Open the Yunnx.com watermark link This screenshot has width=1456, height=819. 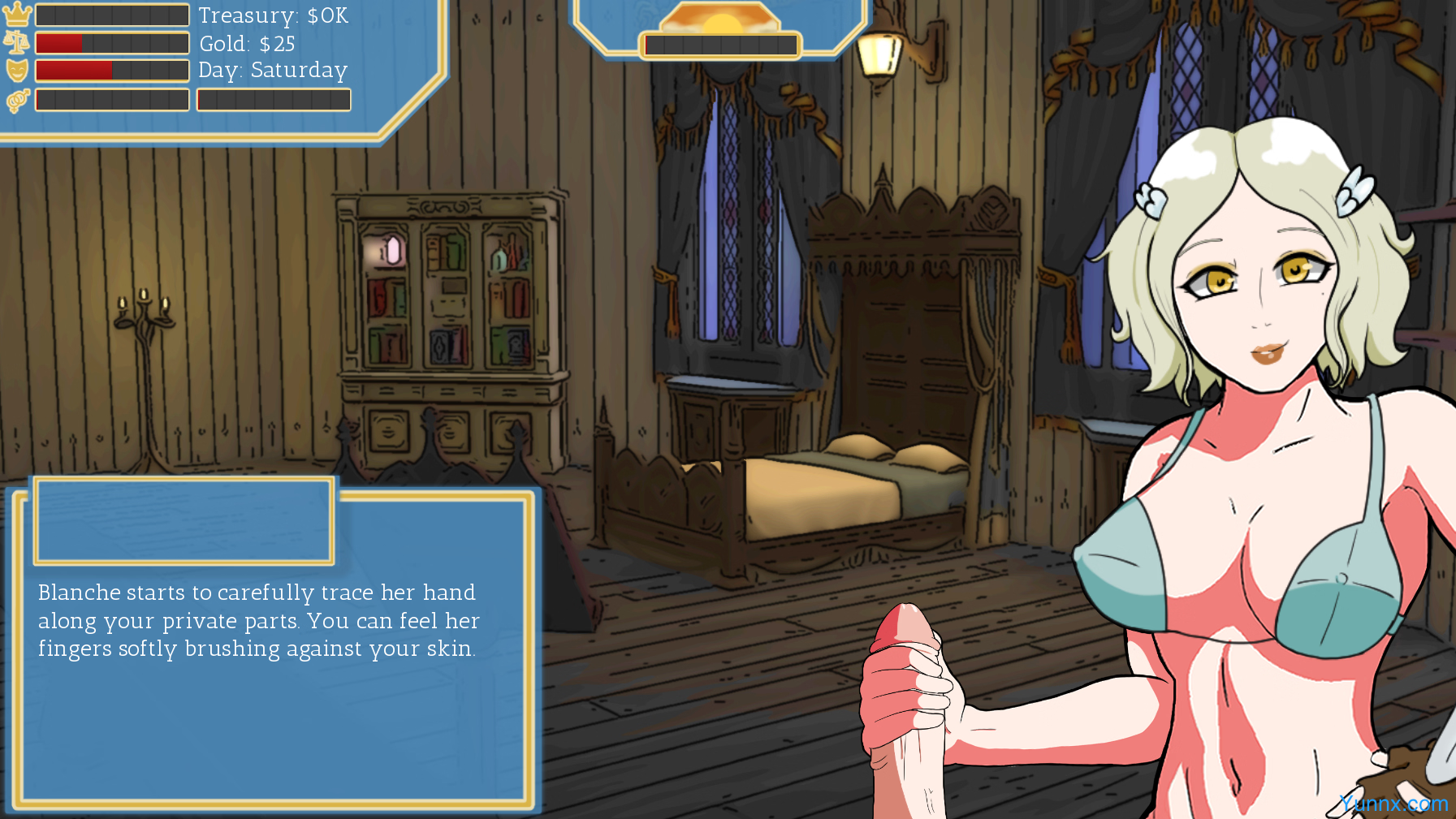tap(1393, 804)
